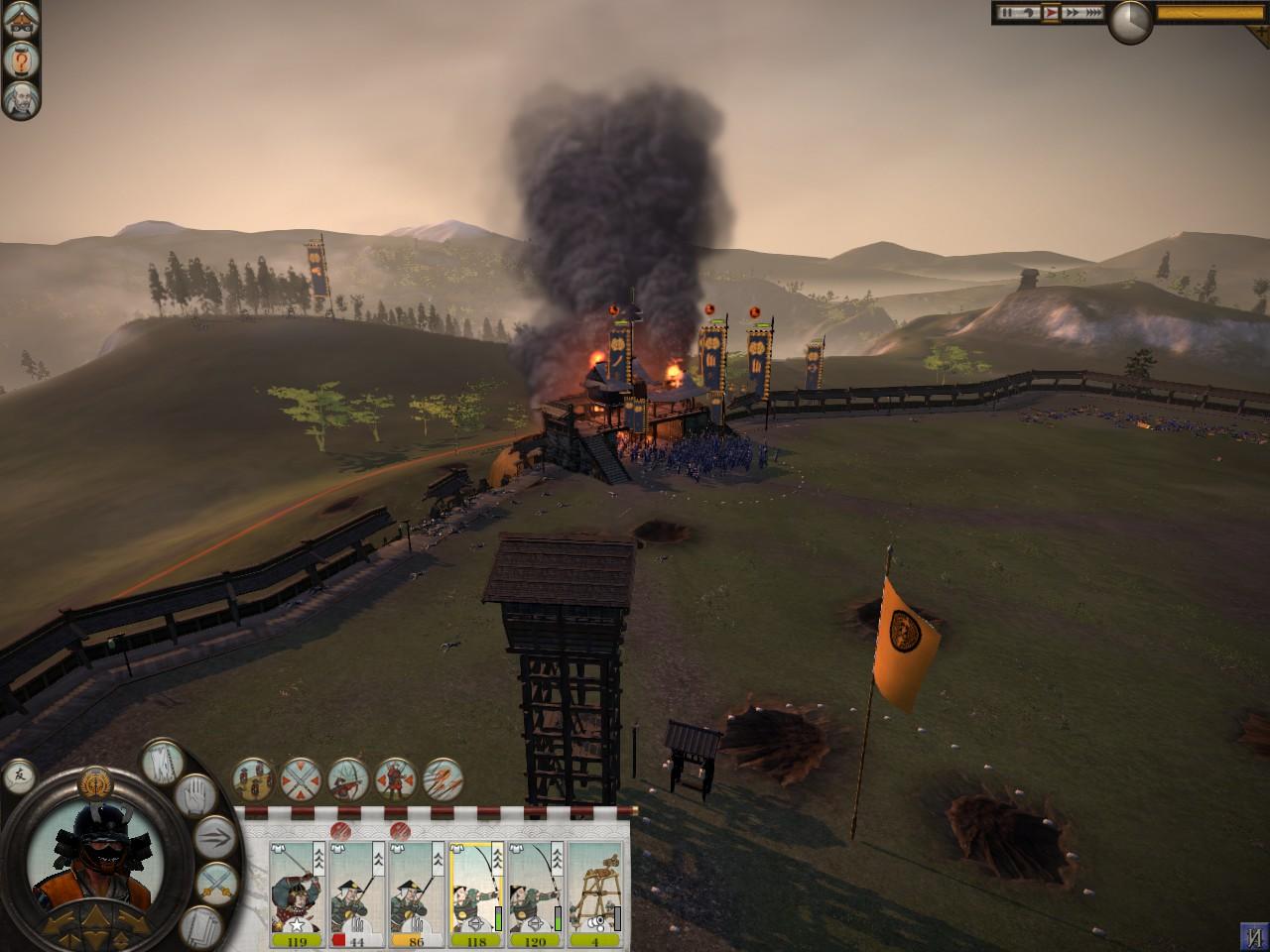Toggle the run arrow button

(214, 837)
